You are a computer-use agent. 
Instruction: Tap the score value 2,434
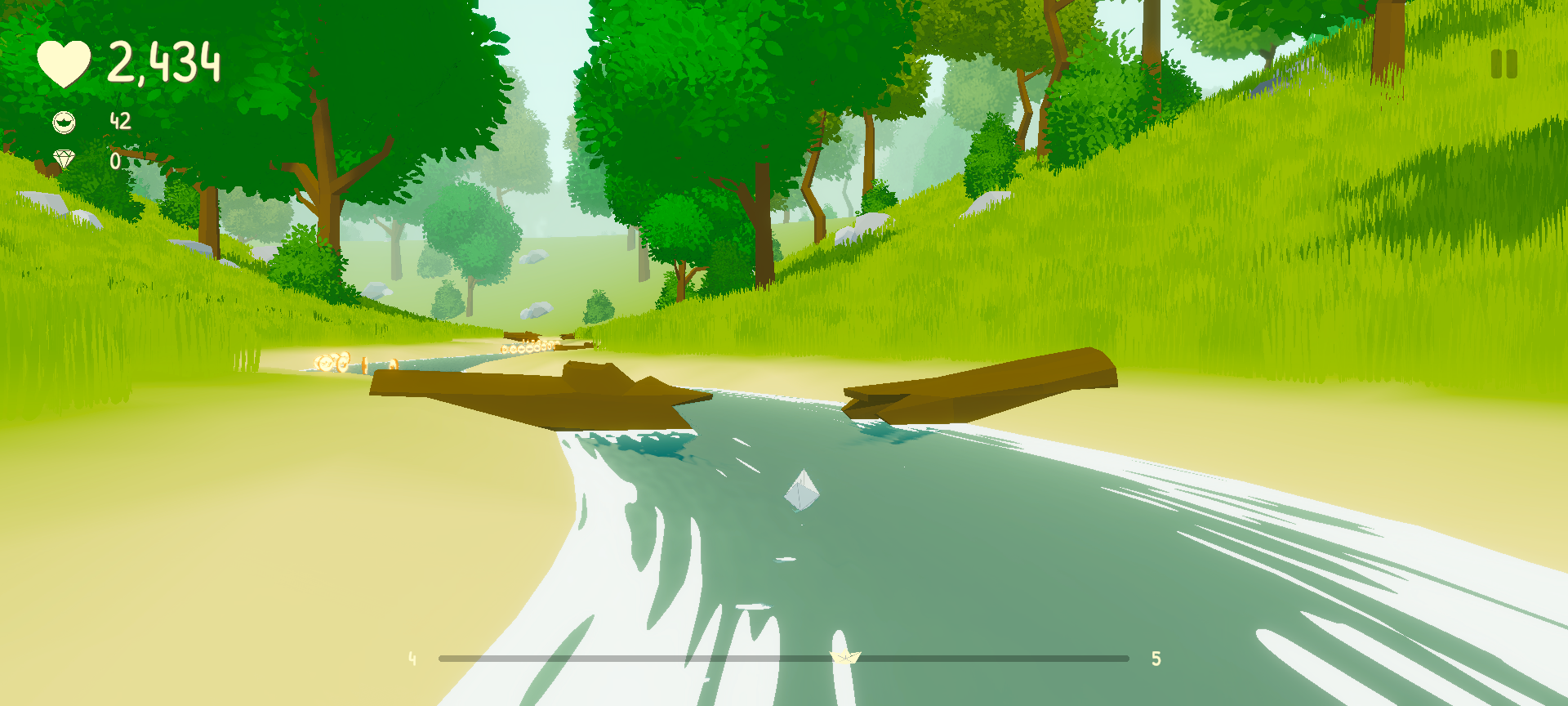[163, 62]
